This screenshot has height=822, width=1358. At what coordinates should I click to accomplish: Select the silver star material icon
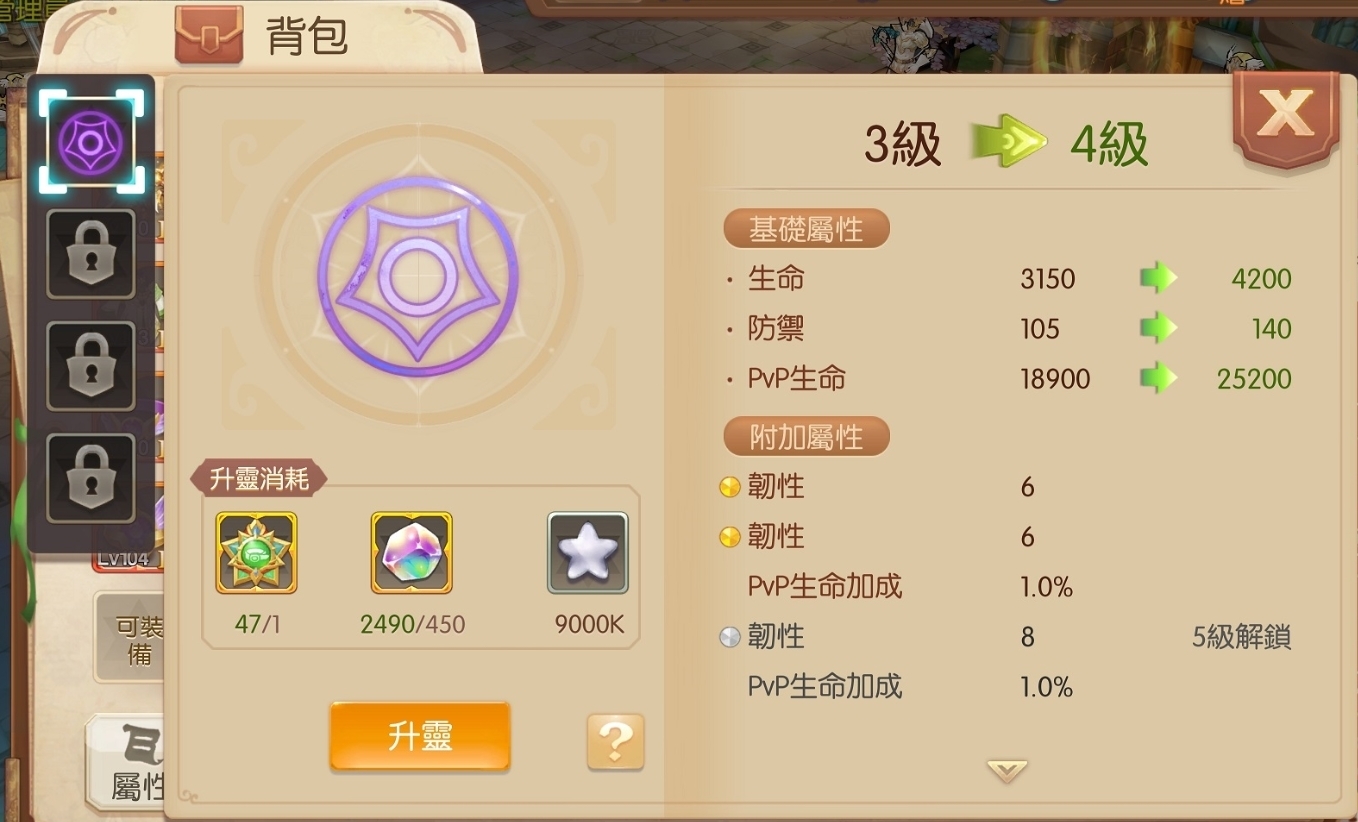tap(587, 552)
